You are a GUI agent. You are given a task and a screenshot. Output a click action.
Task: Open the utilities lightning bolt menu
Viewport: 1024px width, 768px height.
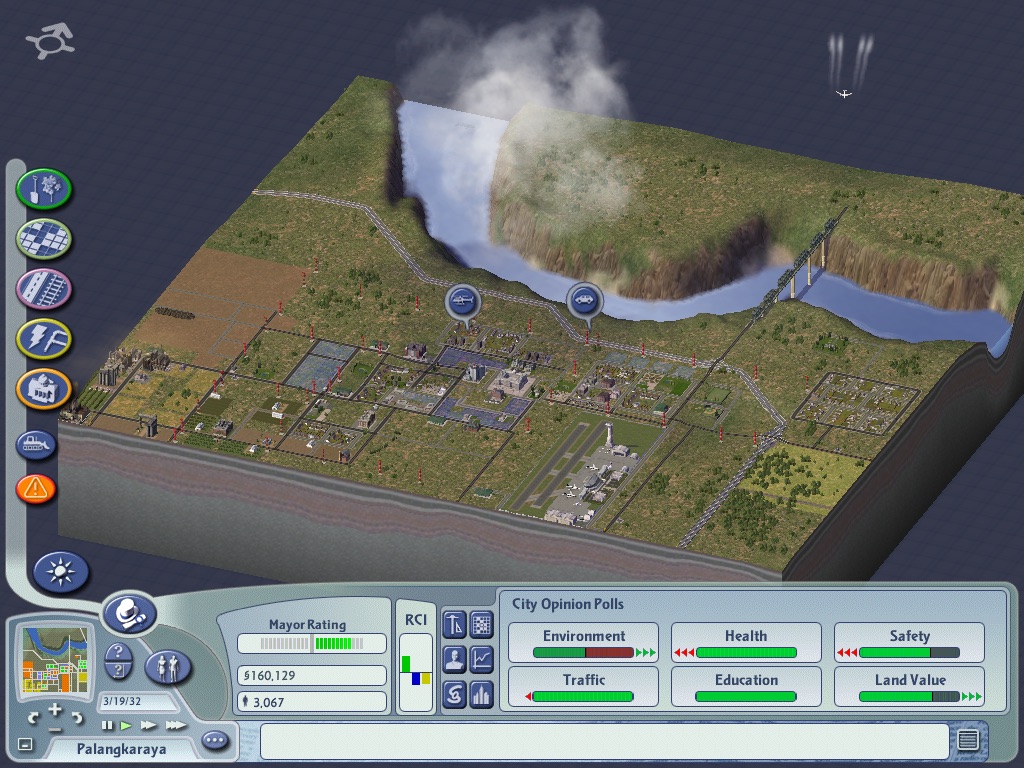(x=44, y=339)
